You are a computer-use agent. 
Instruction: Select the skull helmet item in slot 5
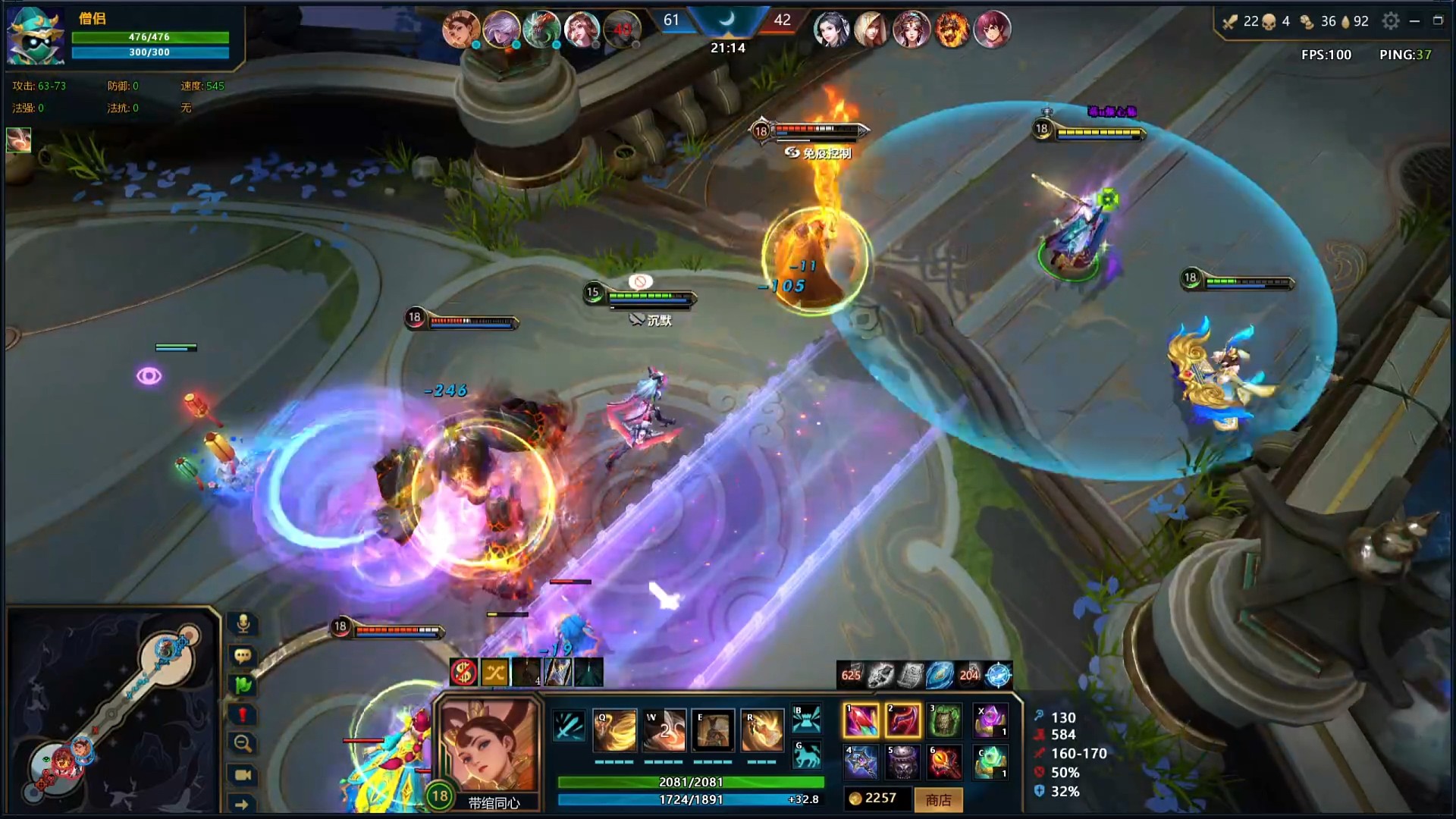pos(902,762)
